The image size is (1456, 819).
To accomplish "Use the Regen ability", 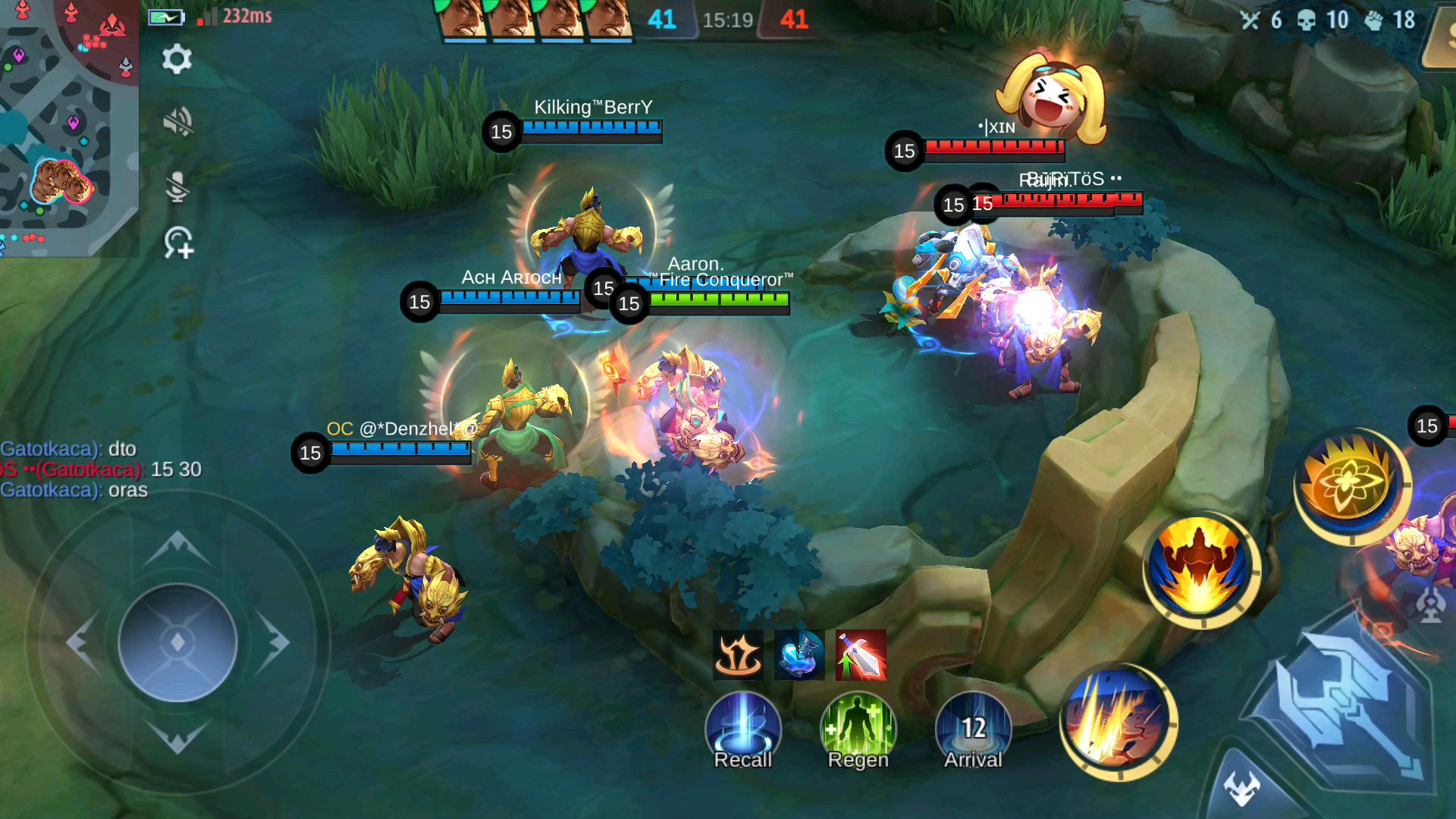I will point(858,730).
